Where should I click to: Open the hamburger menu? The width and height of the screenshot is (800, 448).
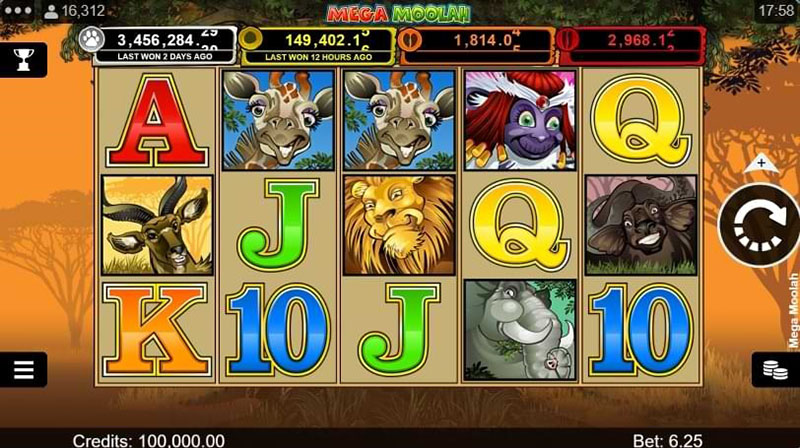[23, 369]
